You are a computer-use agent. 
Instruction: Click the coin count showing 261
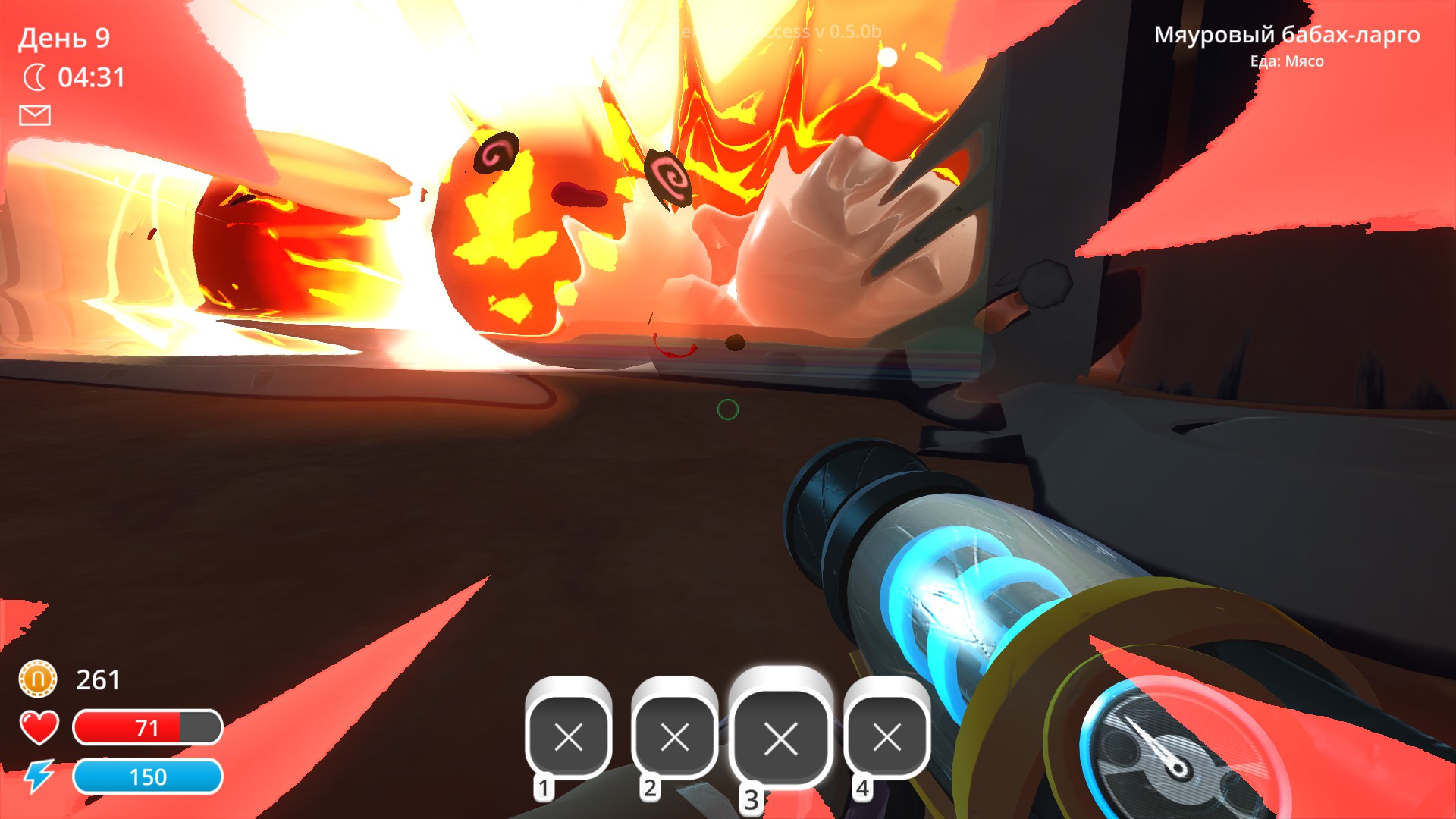(x=98, y=679)
